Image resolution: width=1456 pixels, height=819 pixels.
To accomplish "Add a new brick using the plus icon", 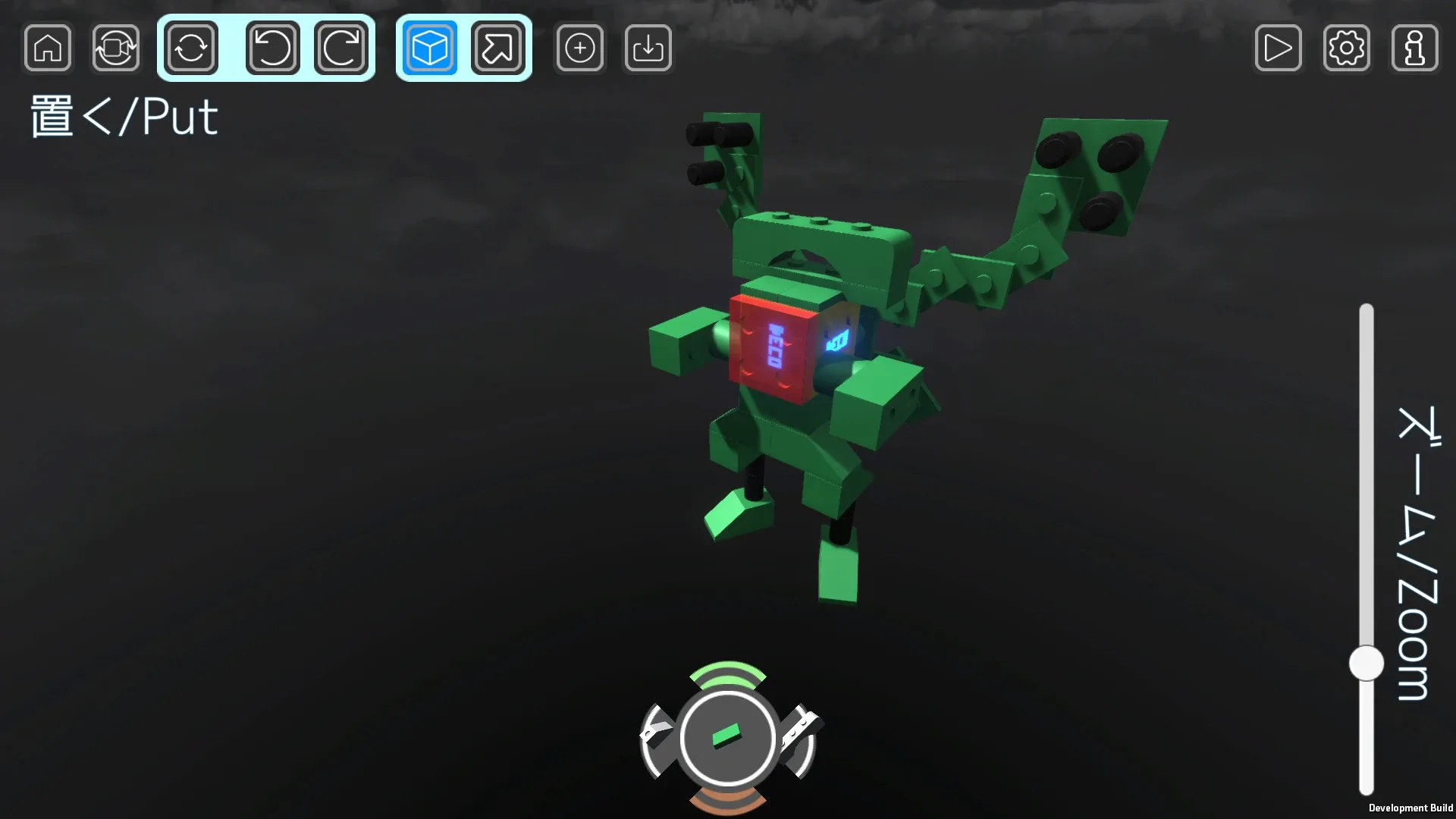I will 579,48.
